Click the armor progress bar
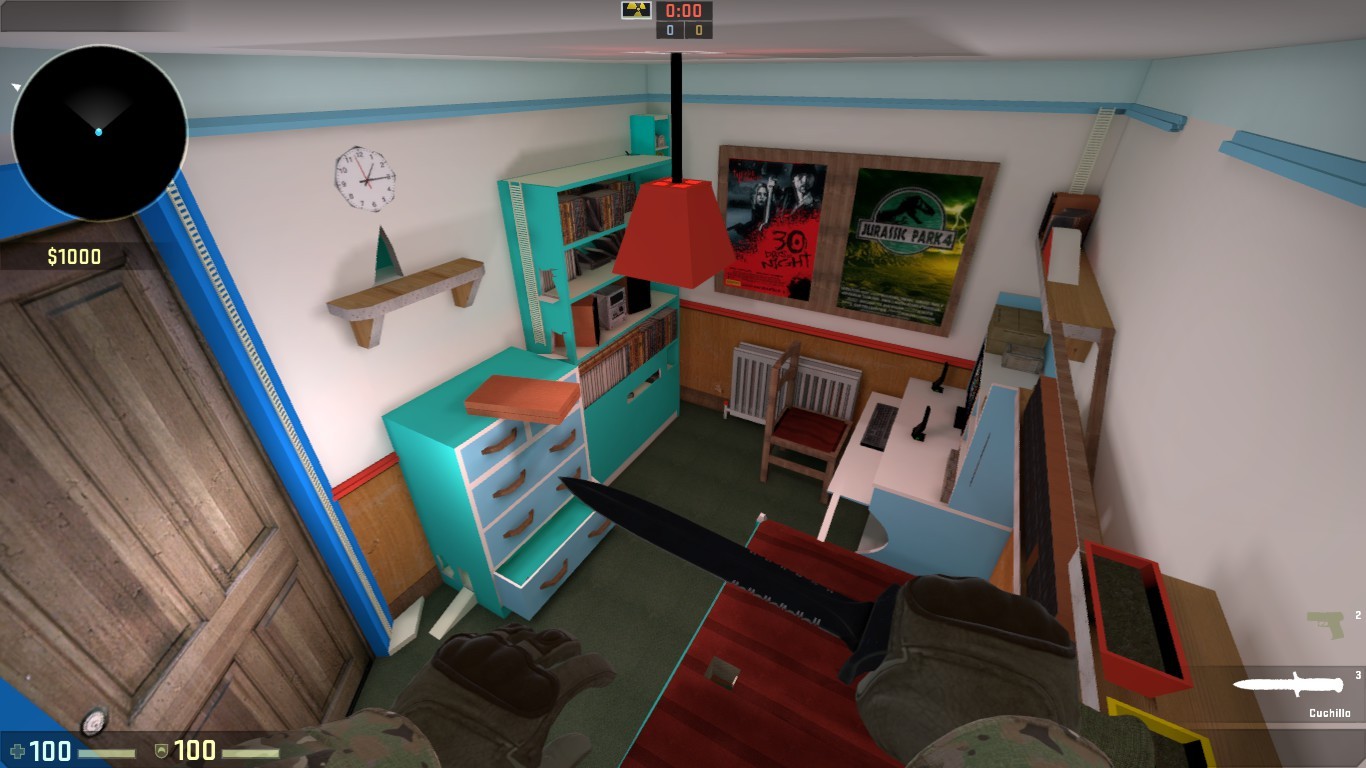The height and width of the screenshot is (768, 1366). [253, 752]
